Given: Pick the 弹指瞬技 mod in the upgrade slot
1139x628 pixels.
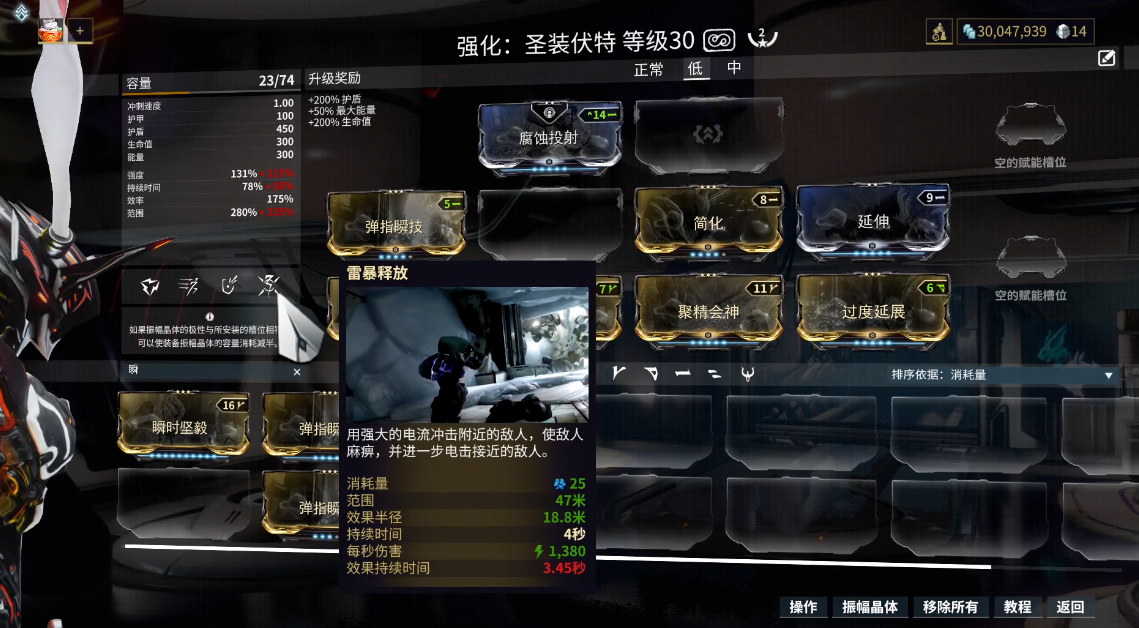Looking at the screenshot, I should 395,226.
